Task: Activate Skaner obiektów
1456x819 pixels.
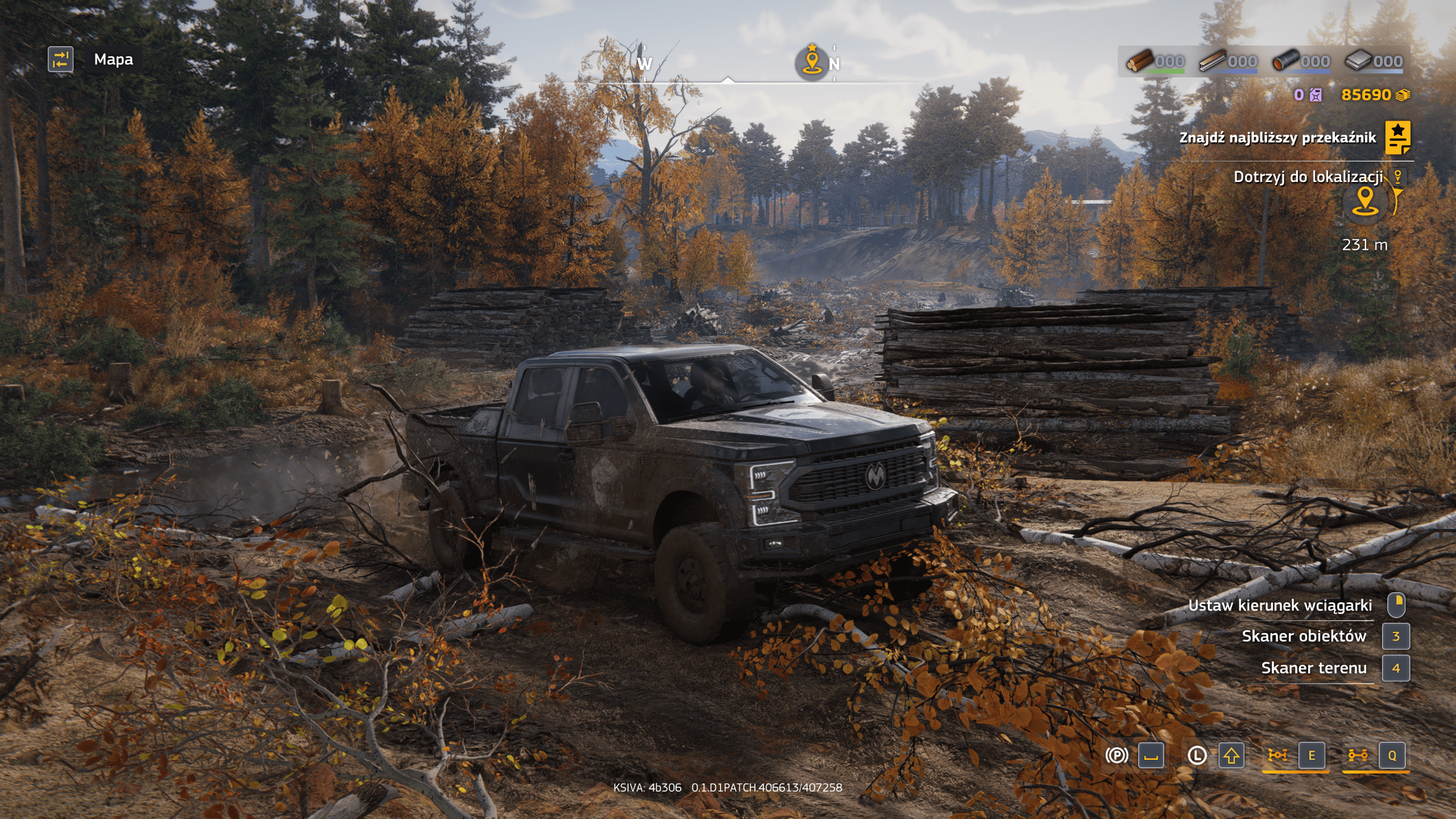Action: pos(1304,636)
